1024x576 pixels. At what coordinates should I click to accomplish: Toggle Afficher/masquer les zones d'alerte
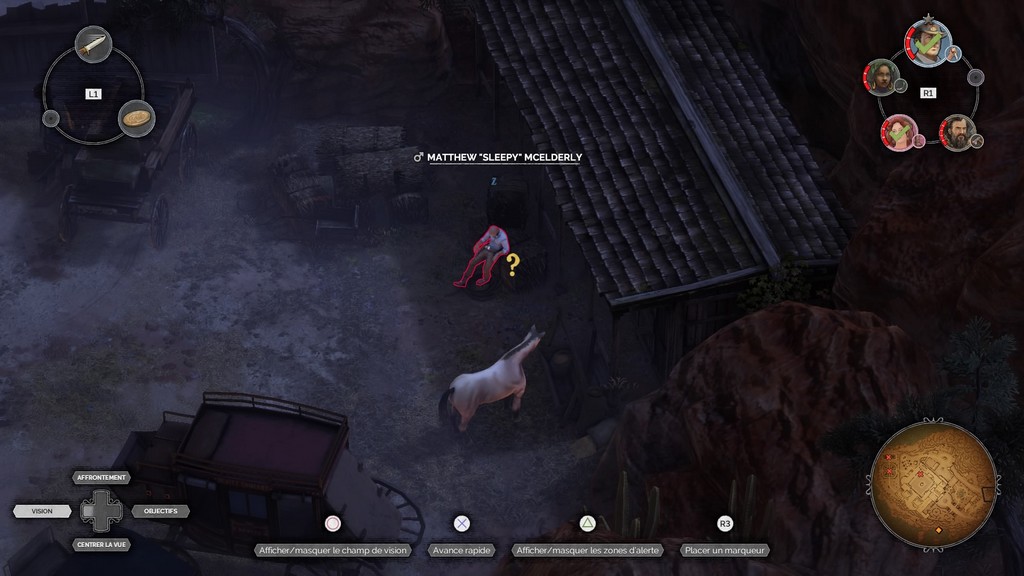tap(589, 550)
